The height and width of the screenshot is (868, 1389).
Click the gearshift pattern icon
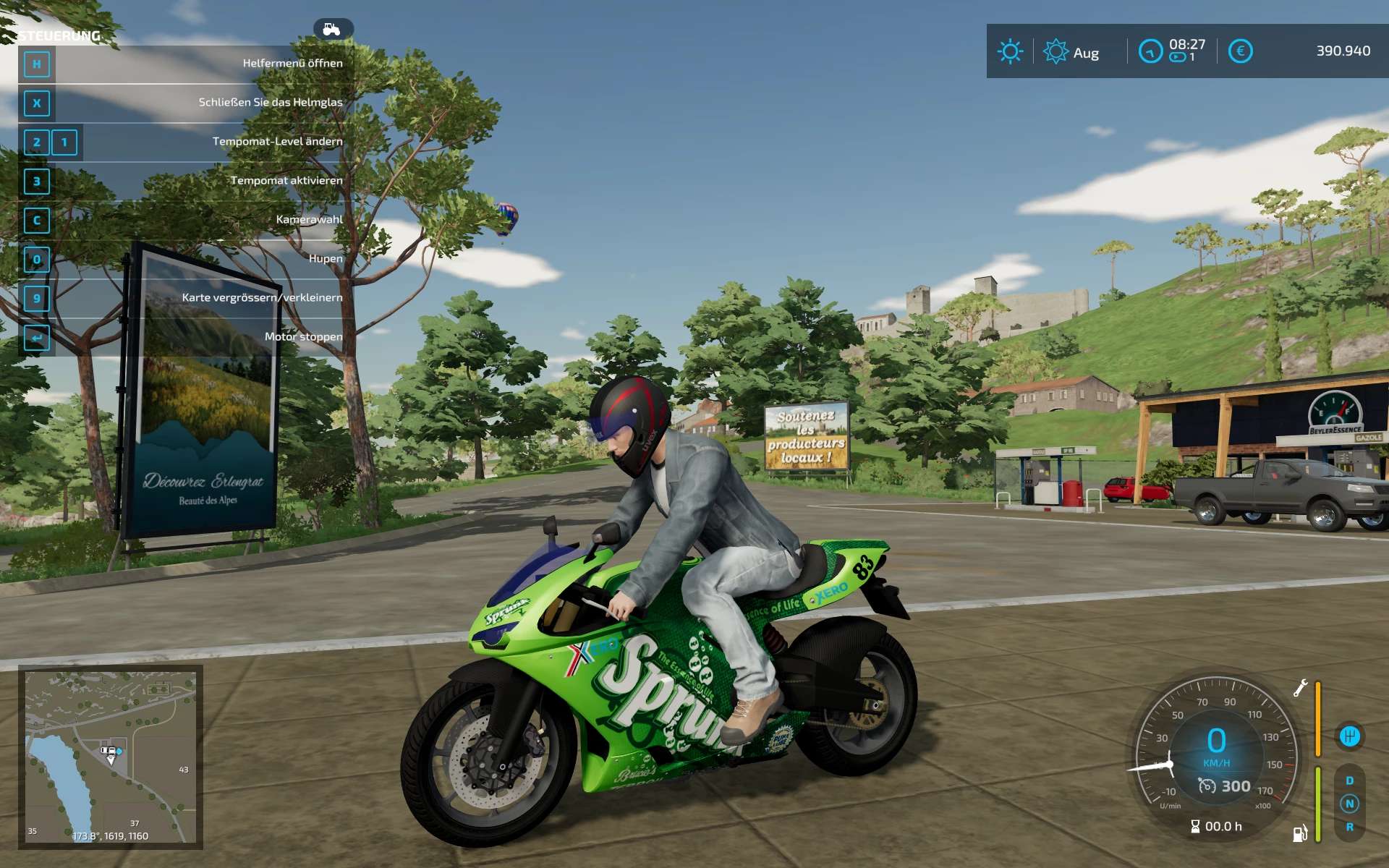pyautogui.click(x=1349, y=736)
